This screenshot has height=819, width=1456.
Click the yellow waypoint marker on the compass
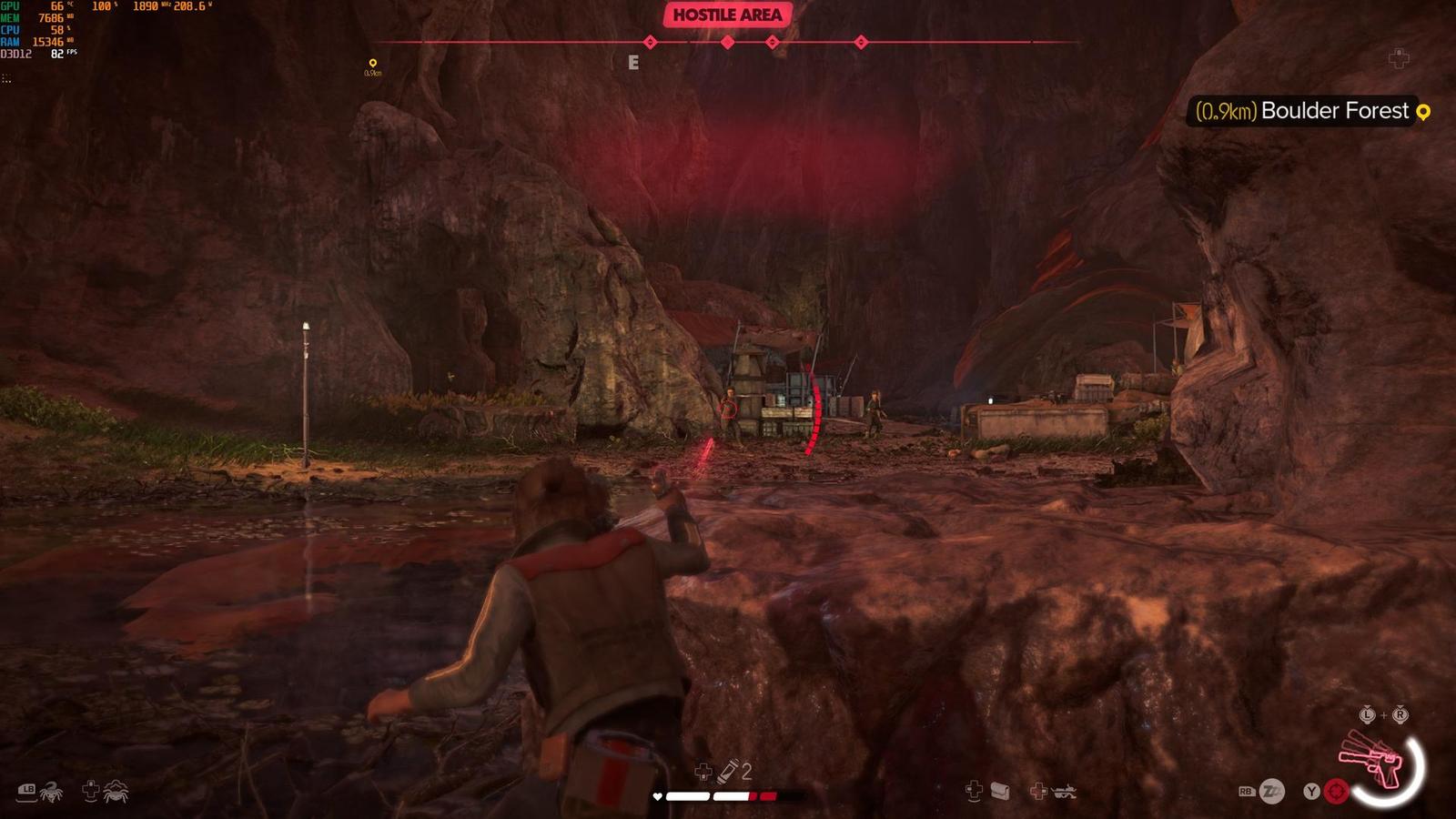(372, 64)
